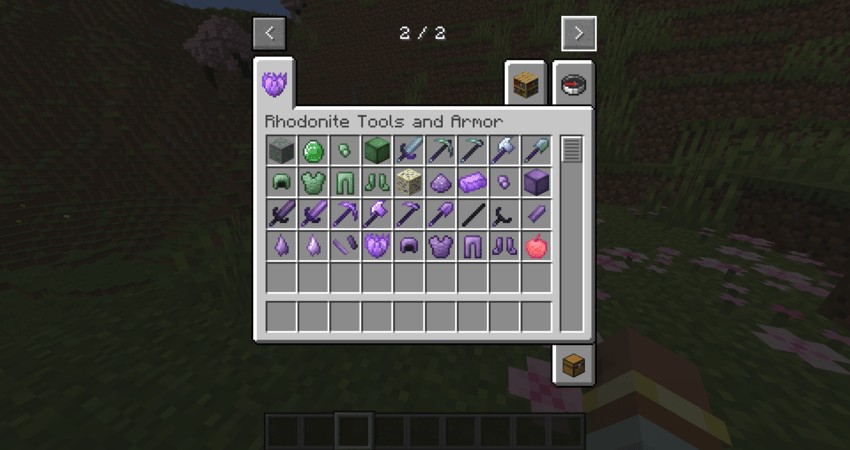The height and width of the screenshot is (450, 850).
Task: Choose the purple rhodonite chestplate
Action: [441, 246]
